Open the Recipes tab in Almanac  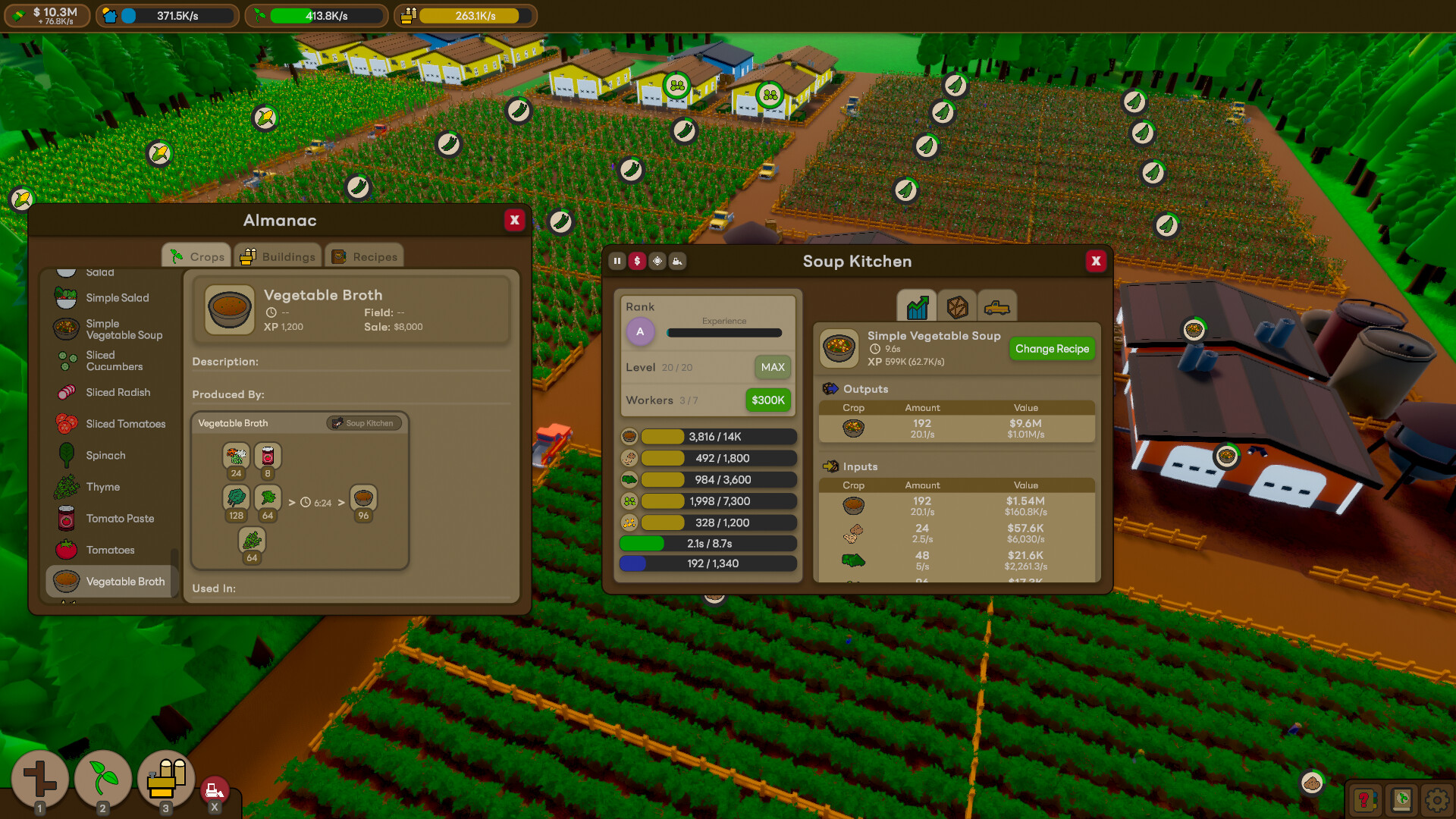(365, 256)
